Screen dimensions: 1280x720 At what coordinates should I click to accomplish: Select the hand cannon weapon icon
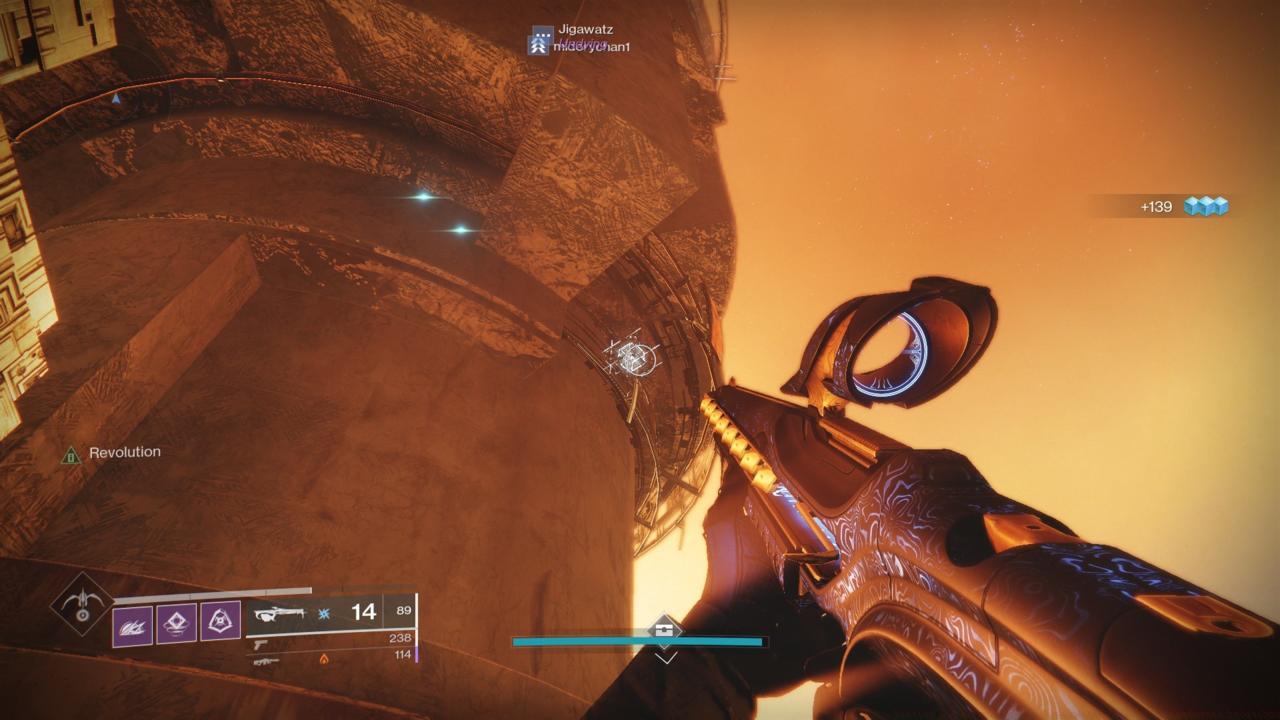(260, 645)
